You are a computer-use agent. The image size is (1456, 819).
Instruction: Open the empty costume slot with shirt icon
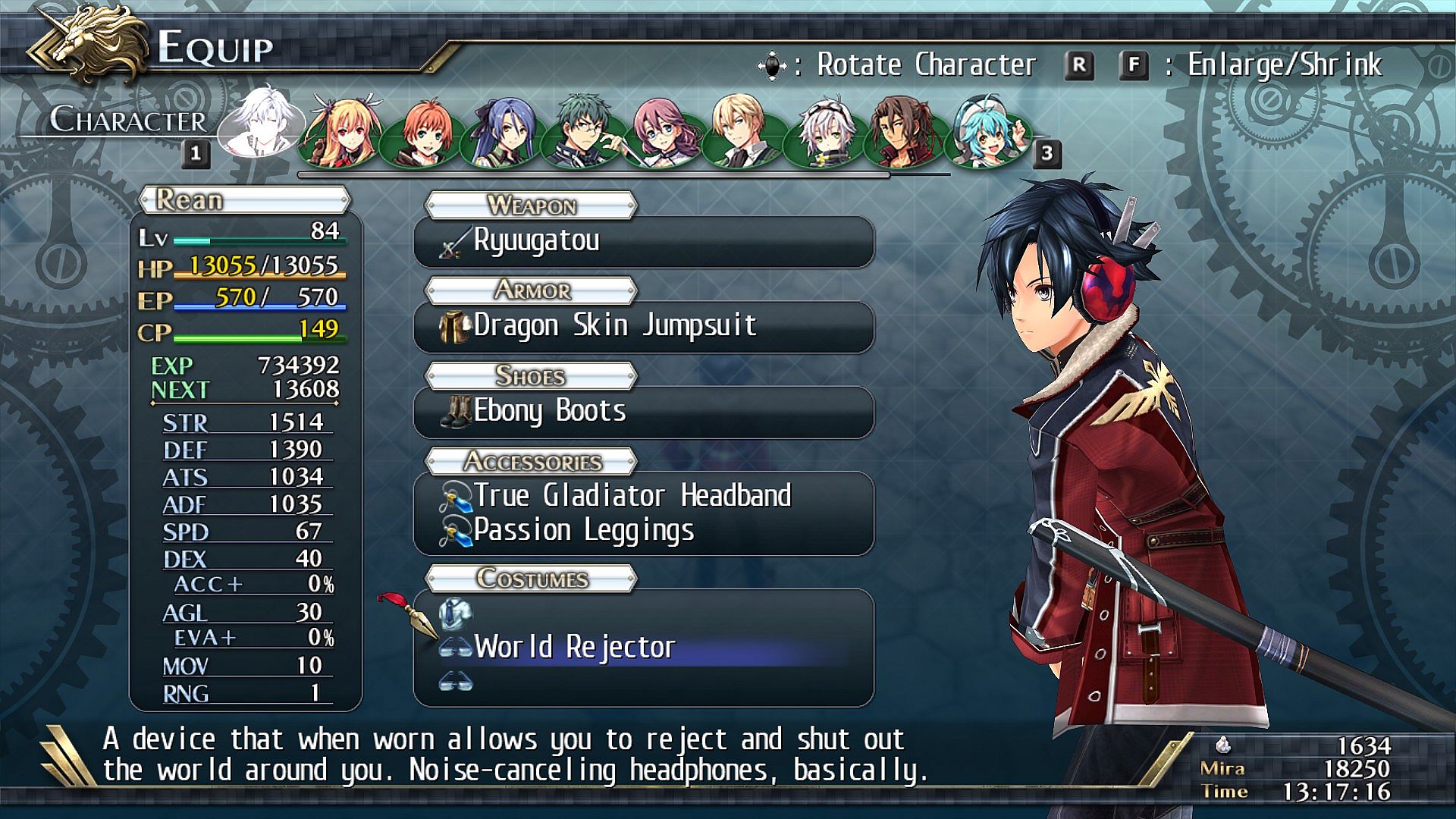[643, 613]
